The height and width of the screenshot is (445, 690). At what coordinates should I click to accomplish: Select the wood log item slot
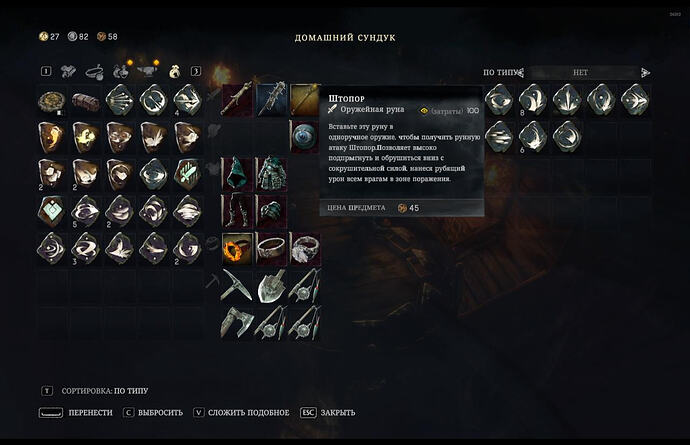coord(87,100)
